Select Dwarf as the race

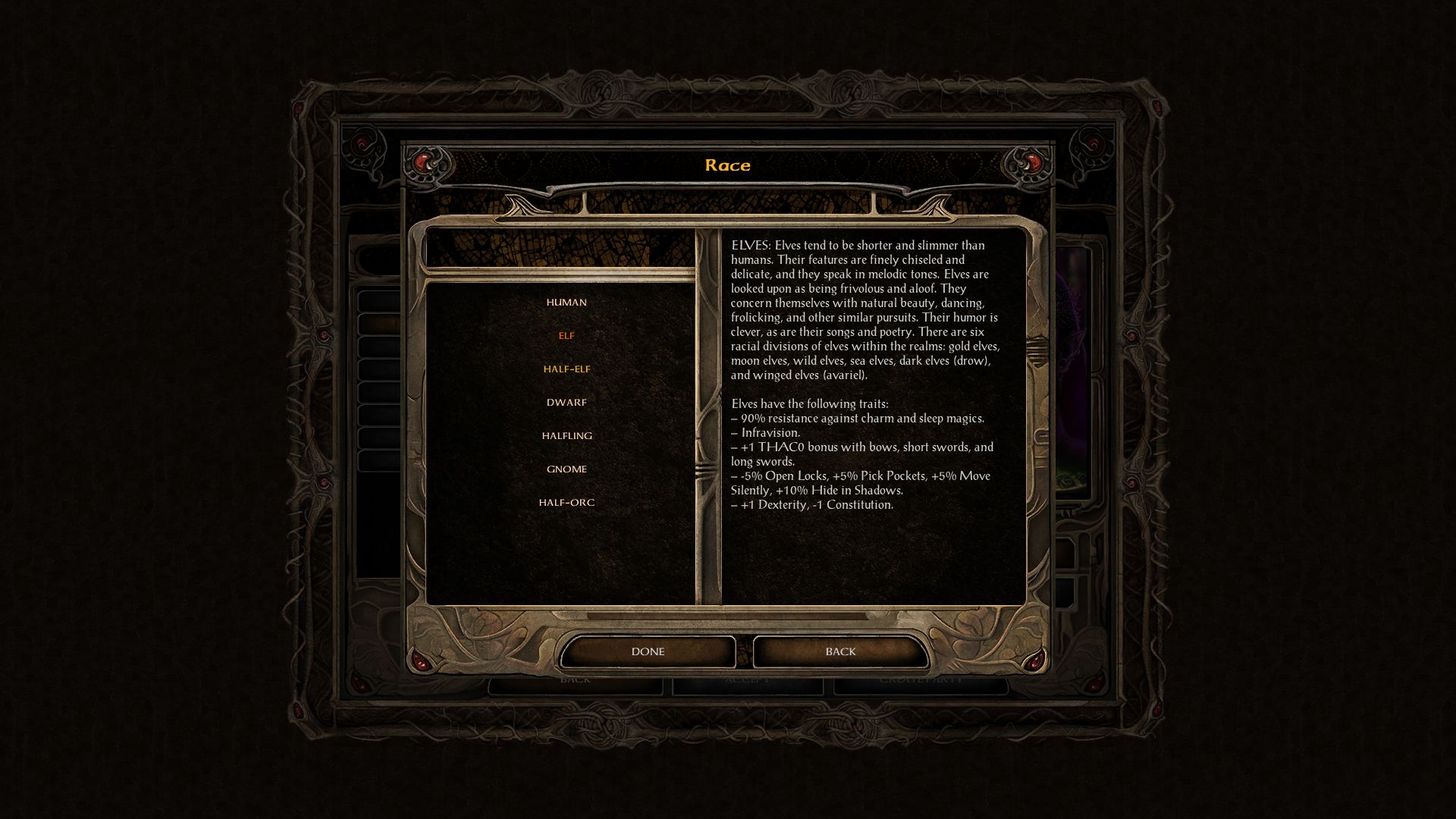[566, 403]
